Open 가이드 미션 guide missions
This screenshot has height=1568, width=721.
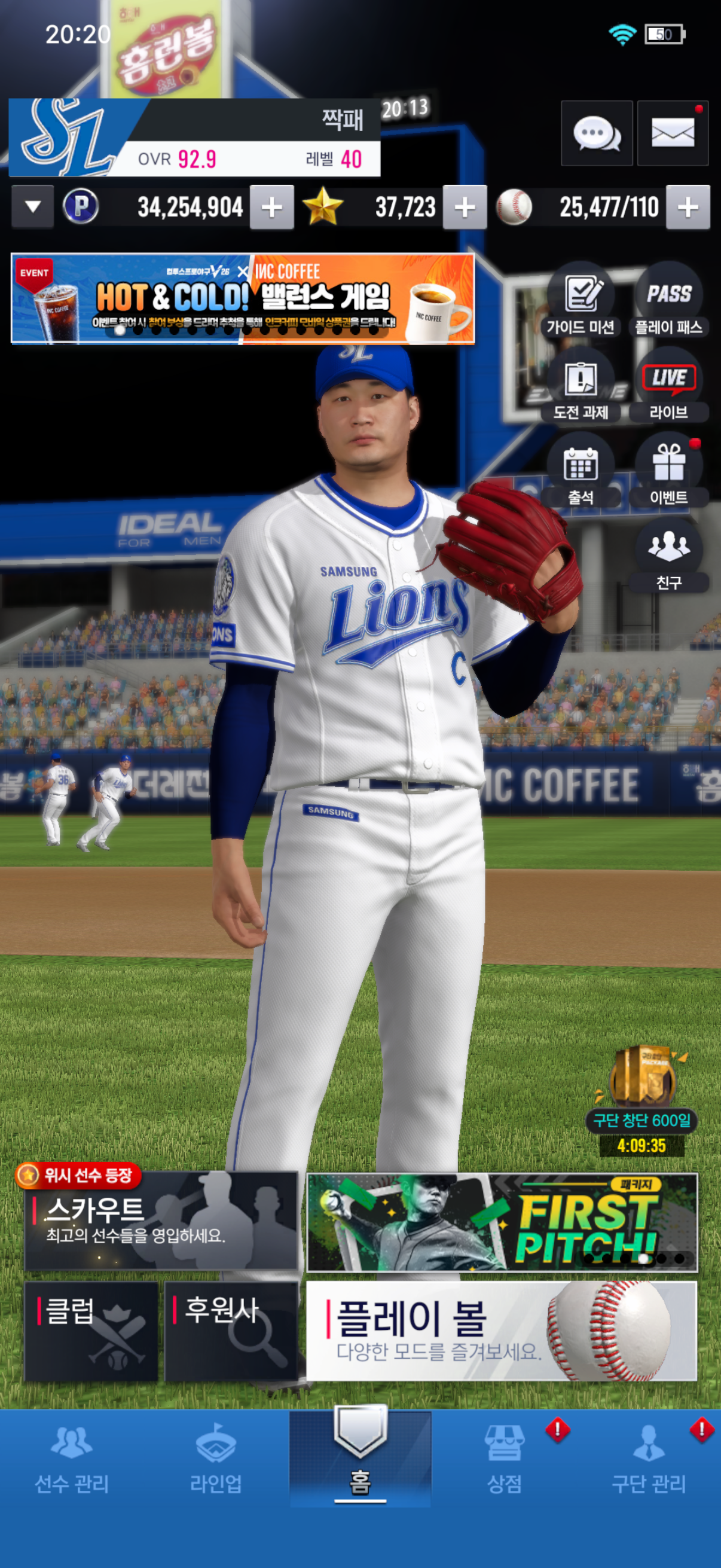tap(581, 301)
